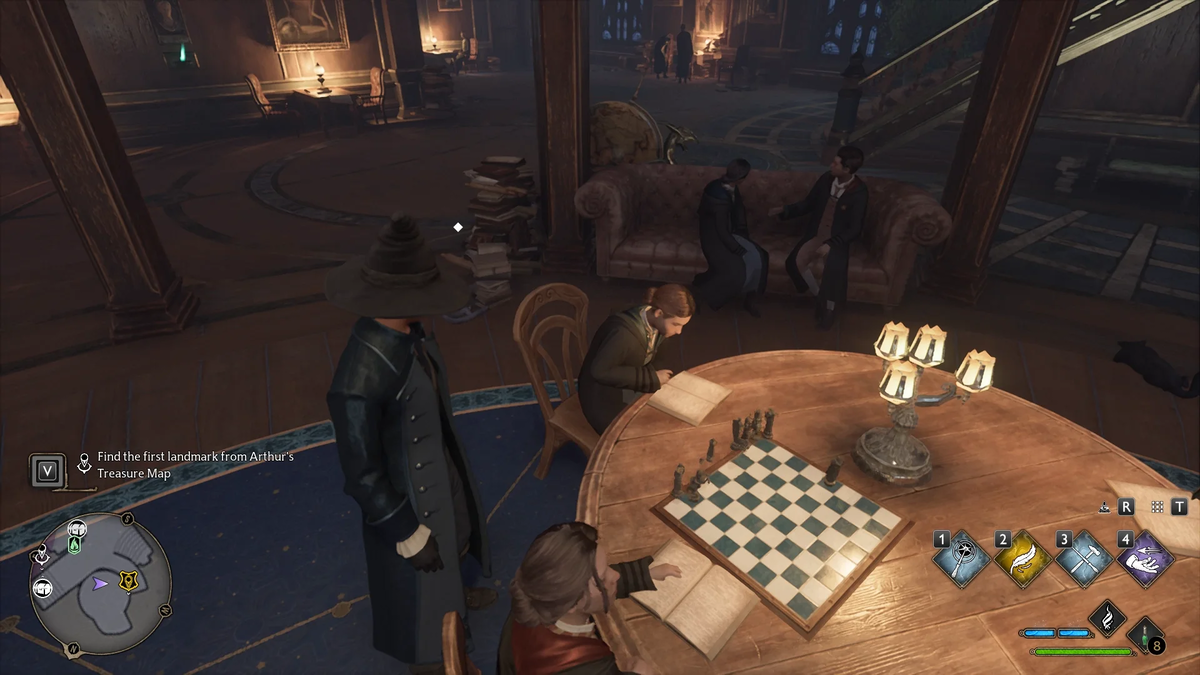The image size is (1200, 675).
Task: Open the tool wheel icon
Action: pos(1104,507)
